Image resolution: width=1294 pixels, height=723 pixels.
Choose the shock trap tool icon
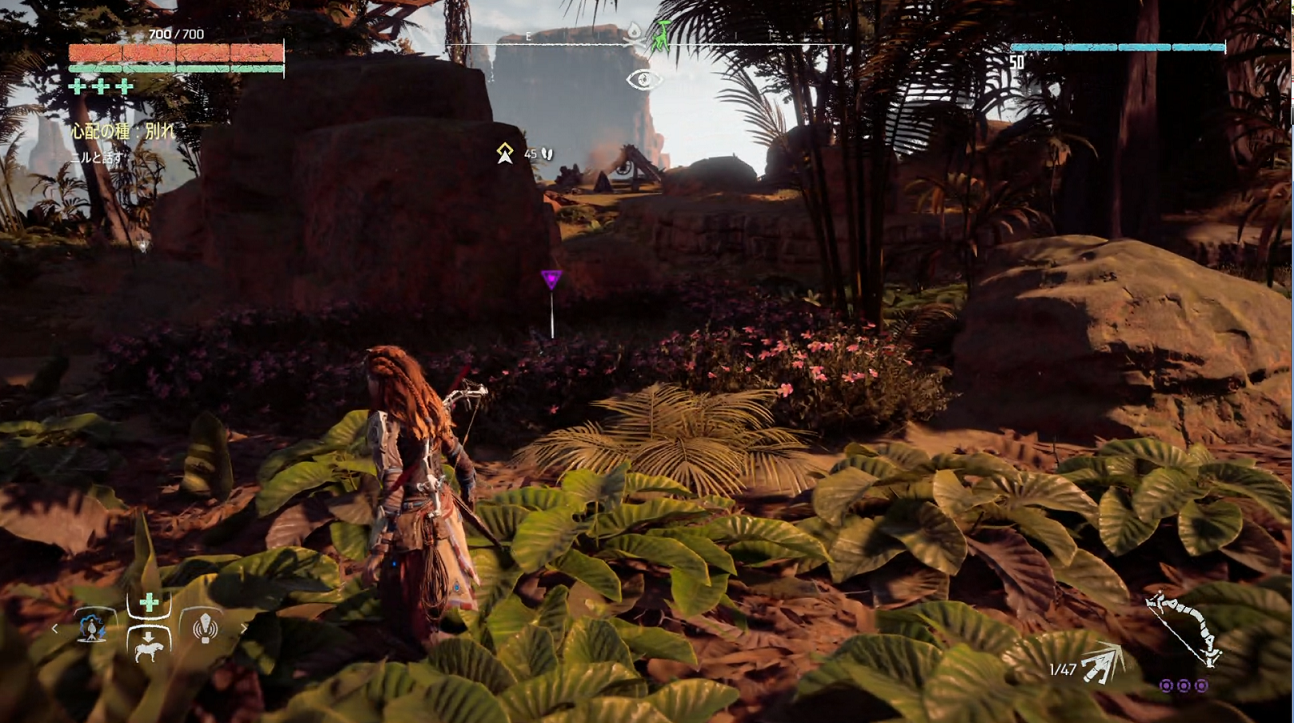[92, 628]
